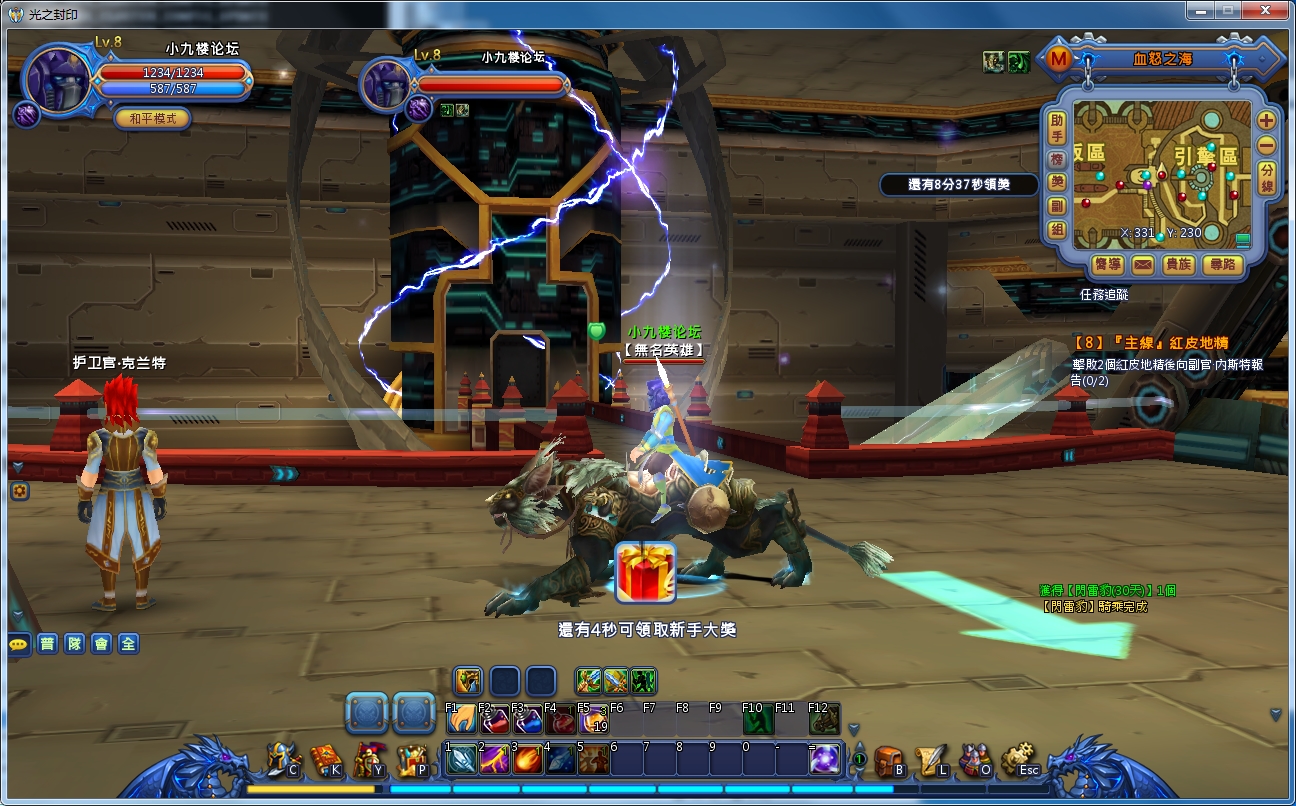Open the 貴族 nobility panel
The width and height of the screenshot is (1296, 806).
point(1179,265)
